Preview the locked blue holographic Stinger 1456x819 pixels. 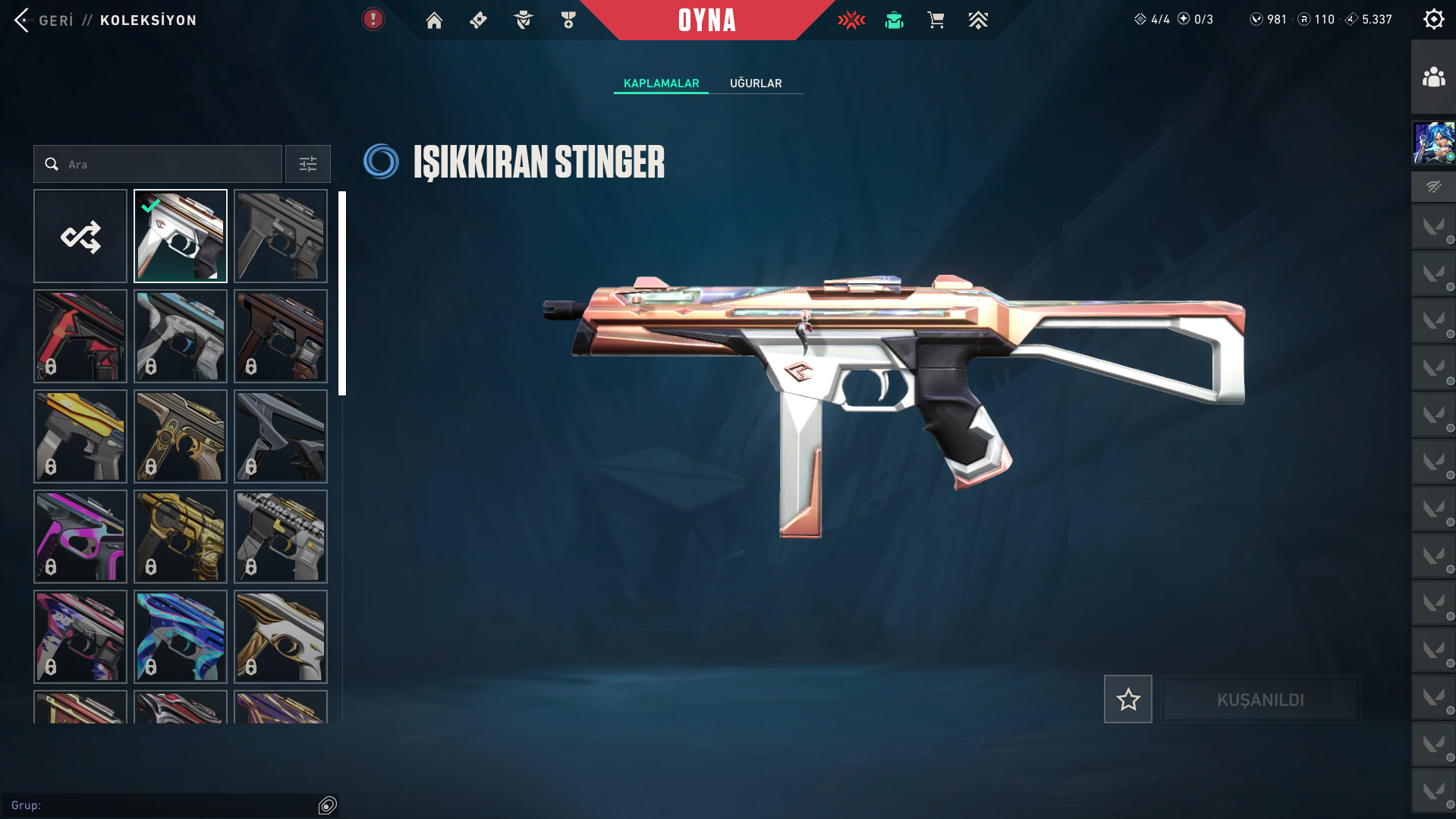point(181,637)
